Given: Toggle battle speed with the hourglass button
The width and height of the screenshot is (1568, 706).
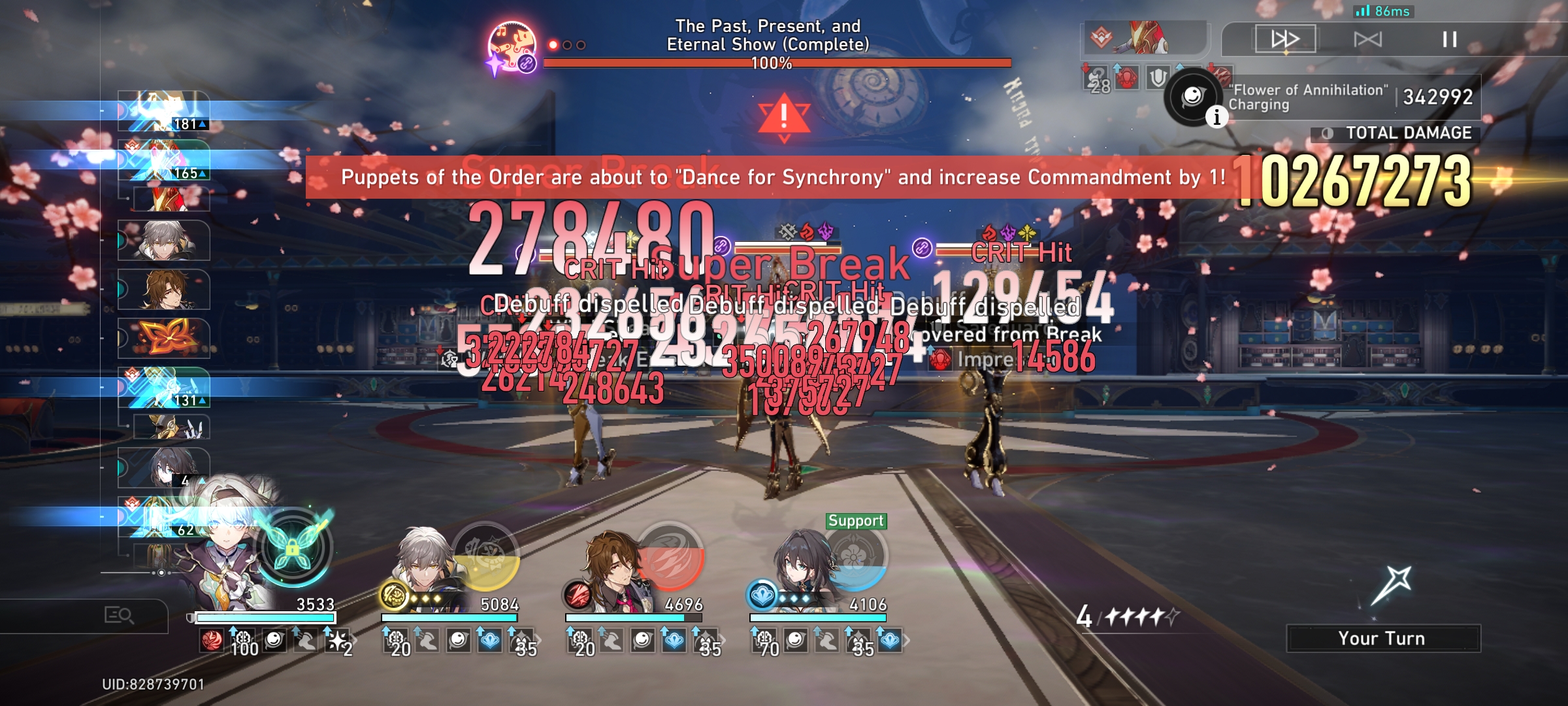Looking at the screenshot, I should pyautogui.click(x=1367, y=39).
